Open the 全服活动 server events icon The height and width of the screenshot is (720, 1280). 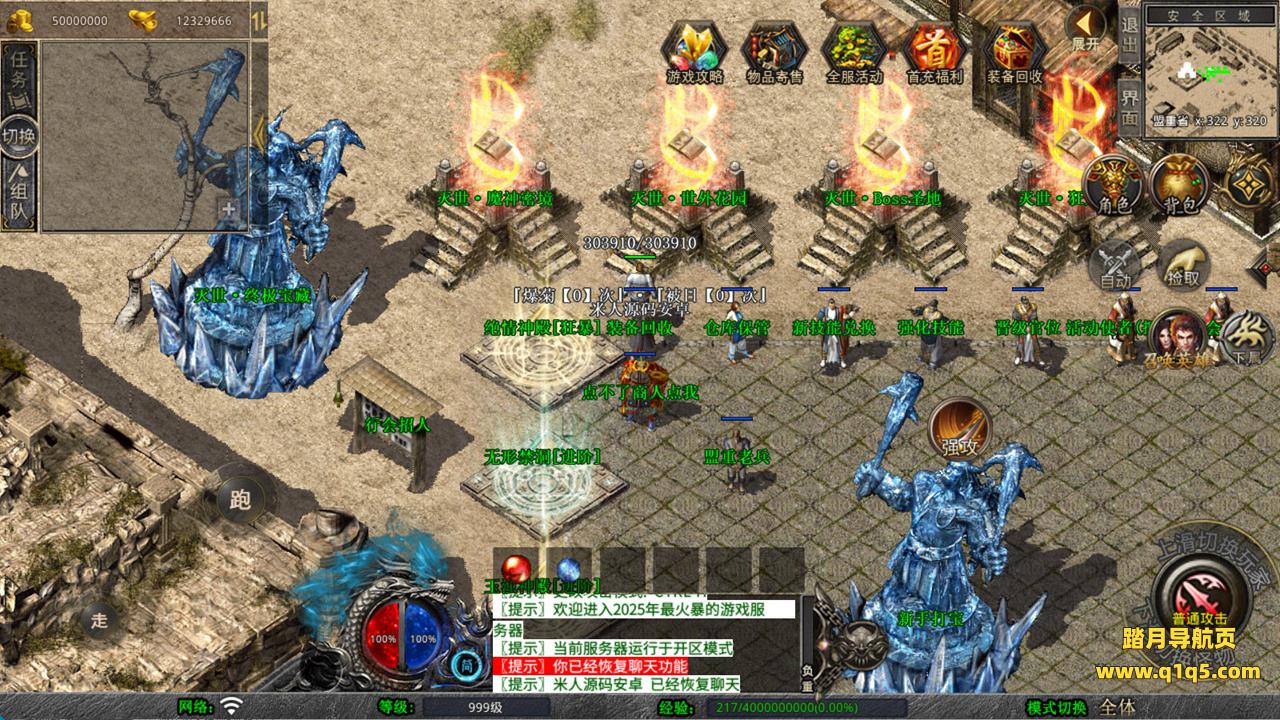854,51
